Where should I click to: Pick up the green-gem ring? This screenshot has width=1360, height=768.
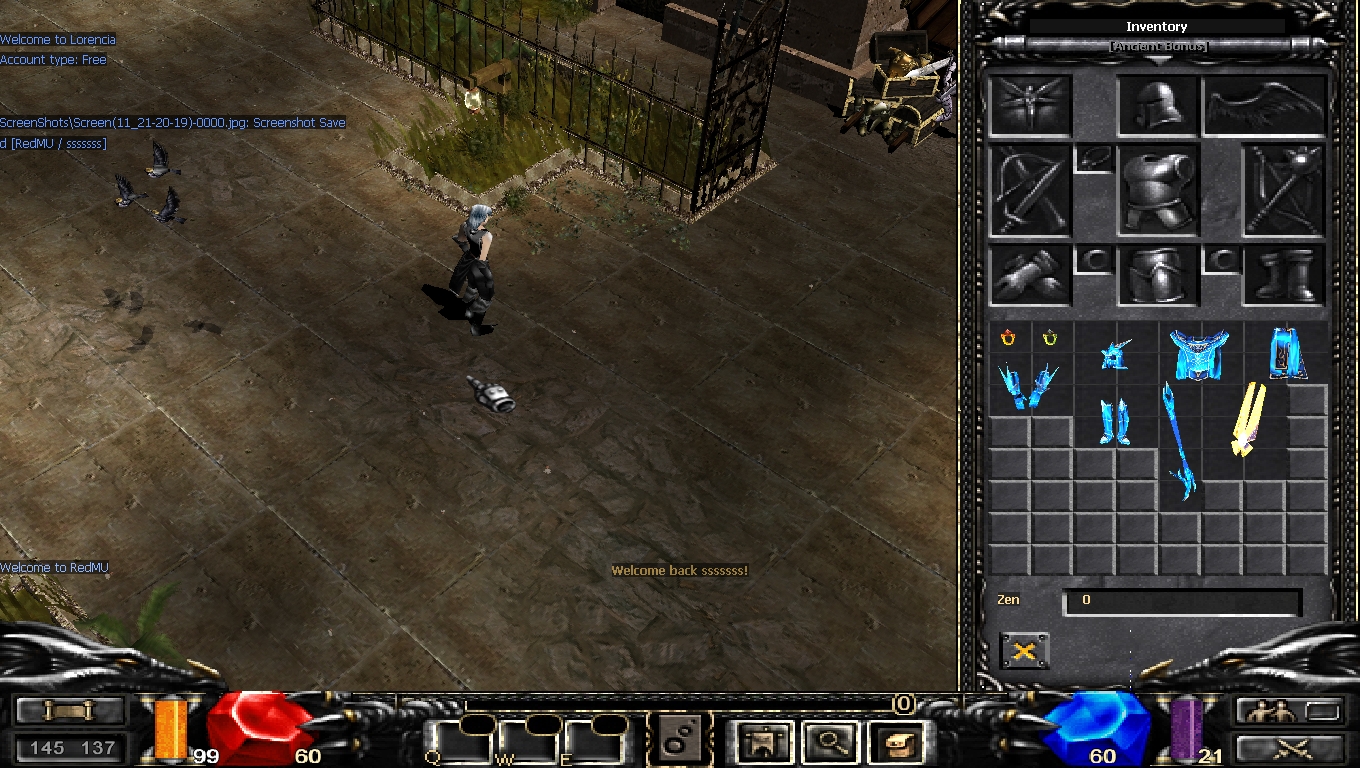point(1050,339)
